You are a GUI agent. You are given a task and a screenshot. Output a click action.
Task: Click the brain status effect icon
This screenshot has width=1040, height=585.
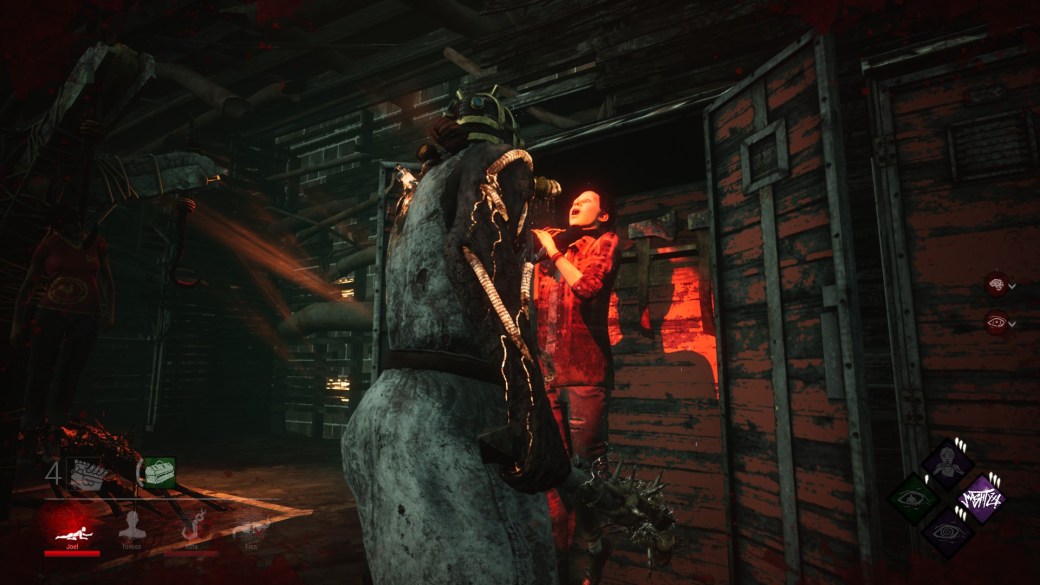point(996,284)
